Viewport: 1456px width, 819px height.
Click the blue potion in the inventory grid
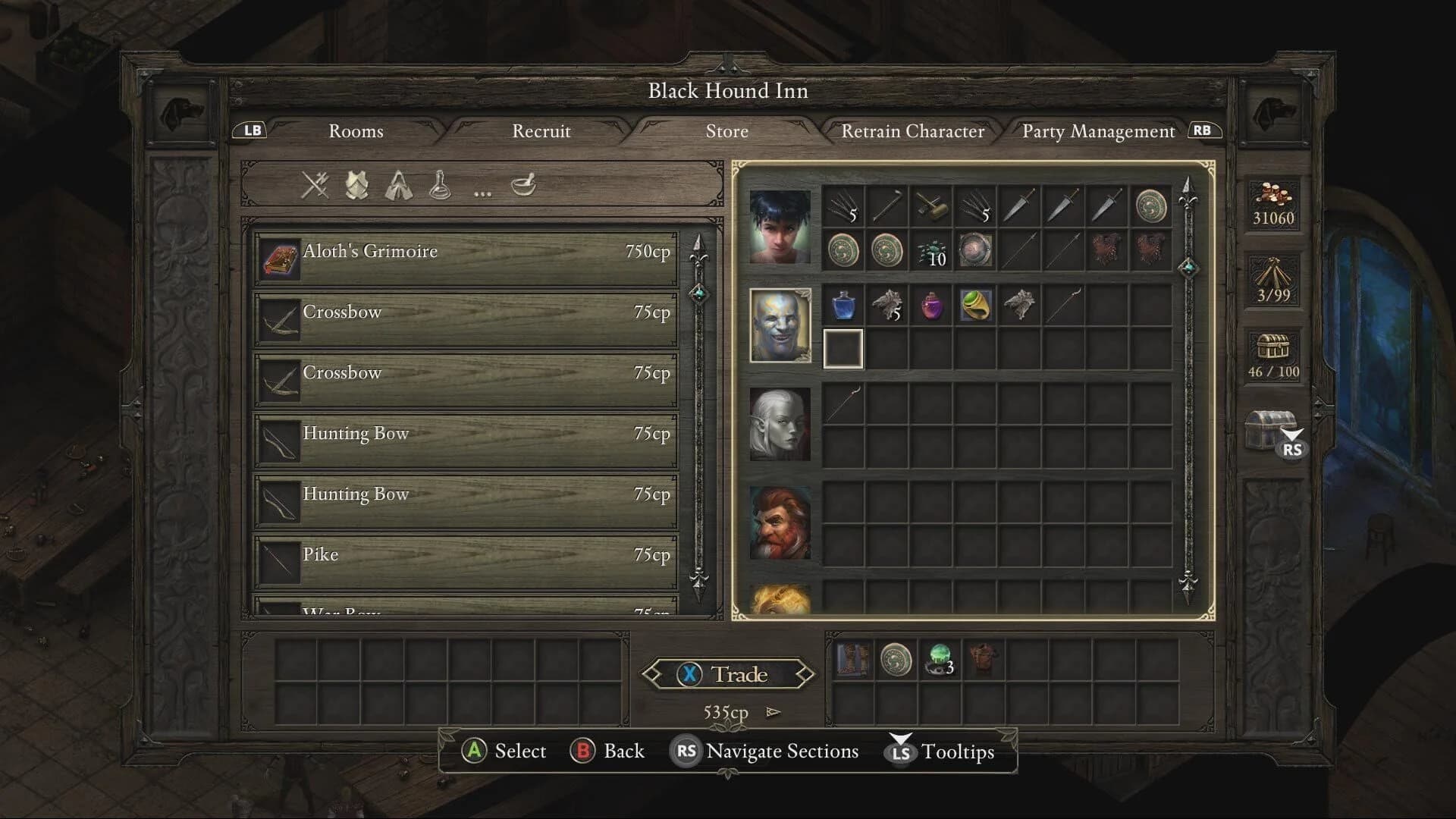pyautogui.click(x=844, y=305)
